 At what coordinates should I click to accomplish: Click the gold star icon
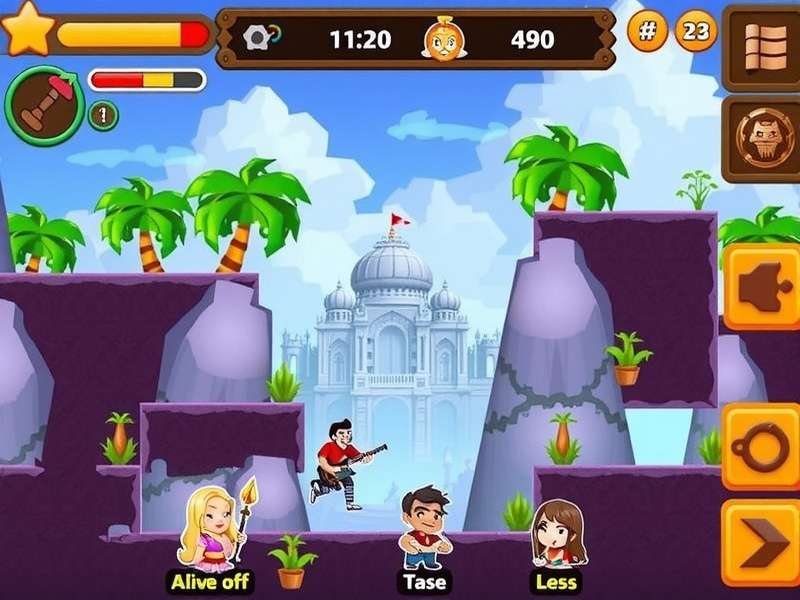coord(28,27)
